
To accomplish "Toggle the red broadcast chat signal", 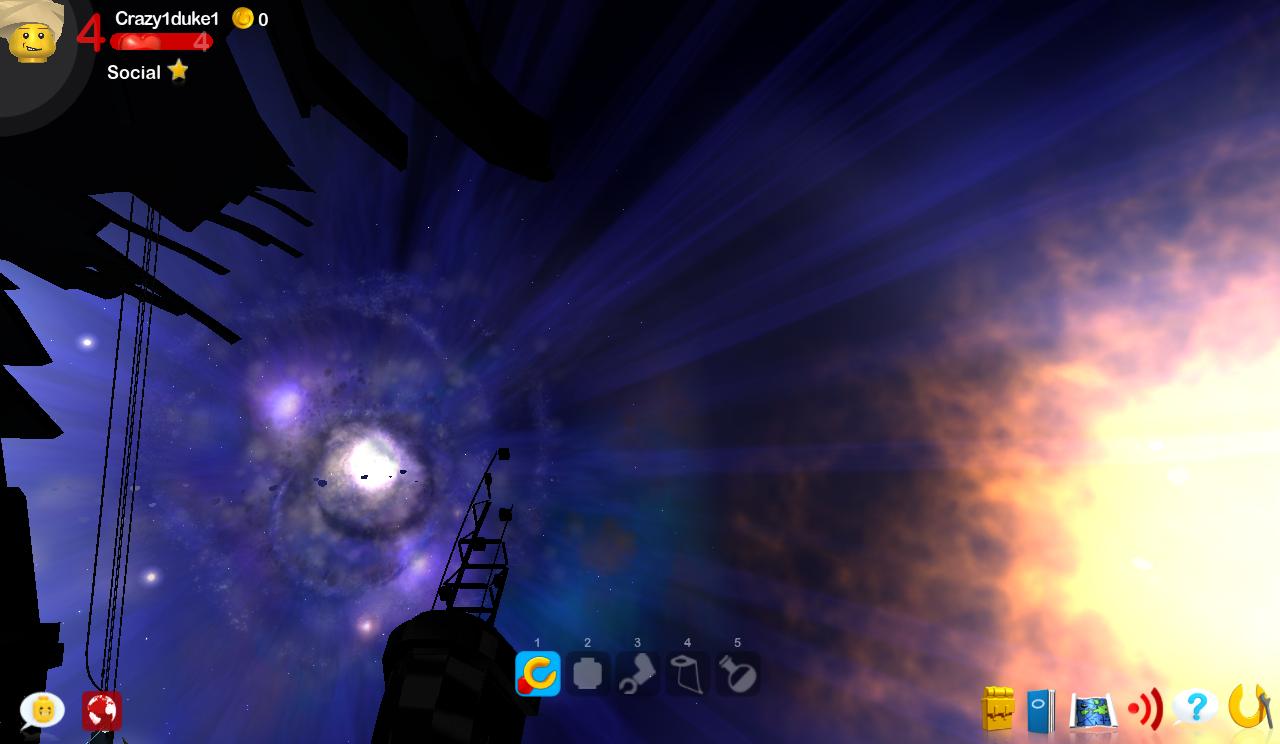I will tap(1146, 709).
